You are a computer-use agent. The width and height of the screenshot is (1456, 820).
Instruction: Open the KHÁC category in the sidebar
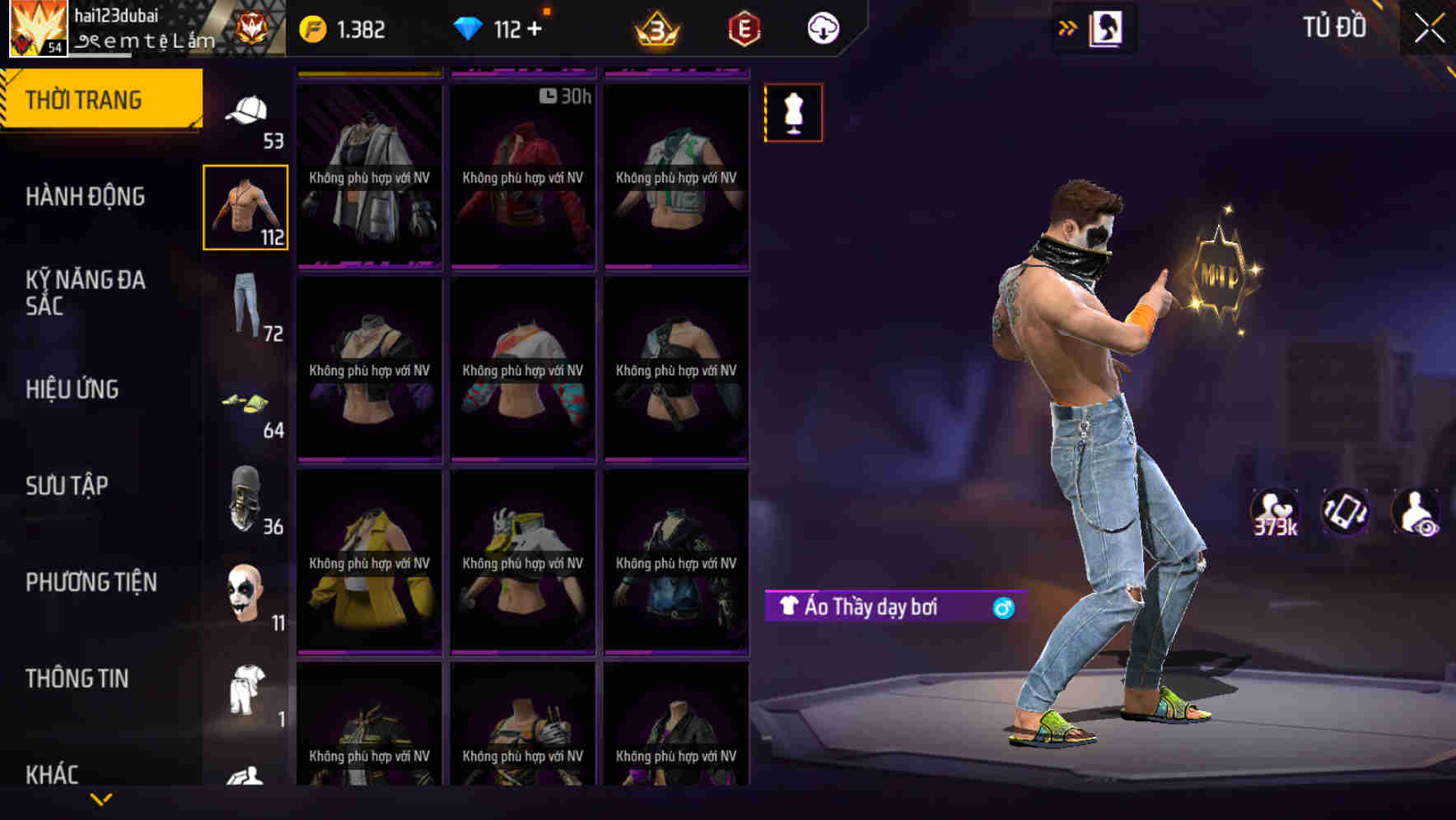pyautogui.click(x=54, y=773)
